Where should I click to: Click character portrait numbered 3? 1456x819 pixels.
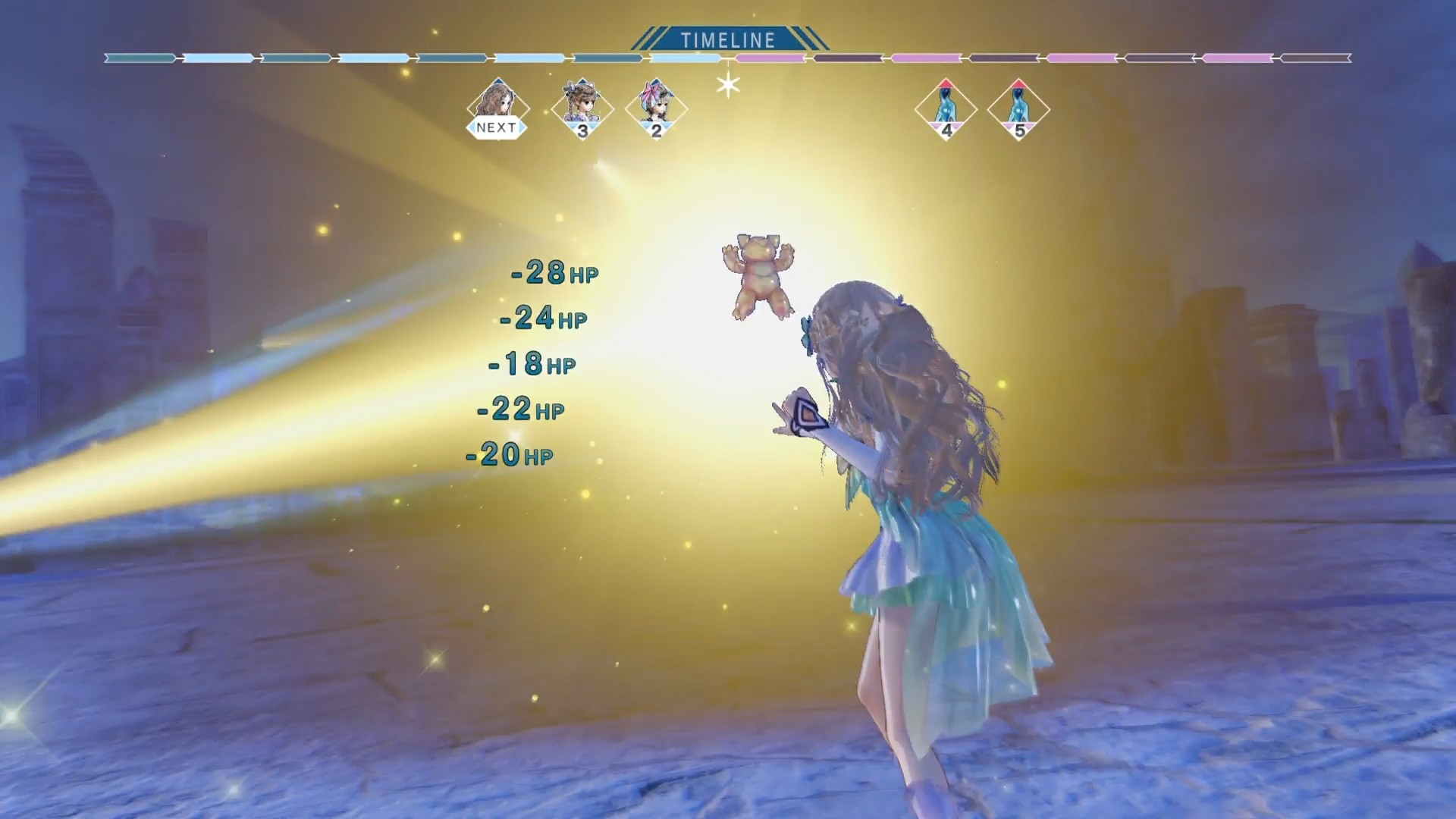(x=582, y=106)
